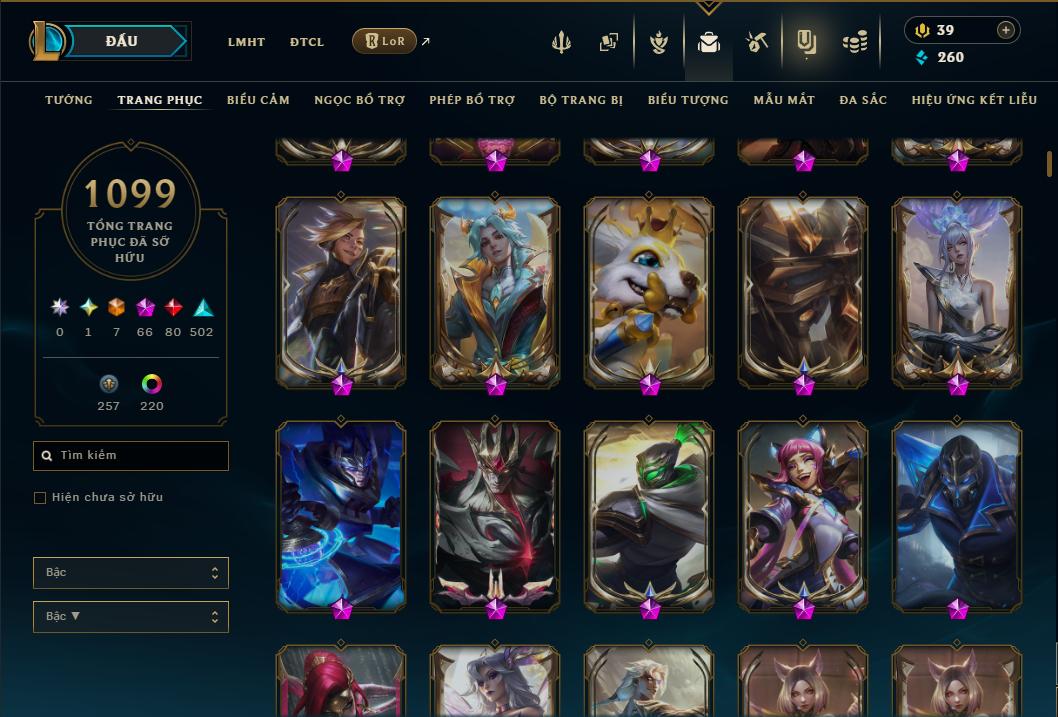The image size is (1058, 717).
Task: Open the backpack collection icon
Action: (x=709, y=42)
